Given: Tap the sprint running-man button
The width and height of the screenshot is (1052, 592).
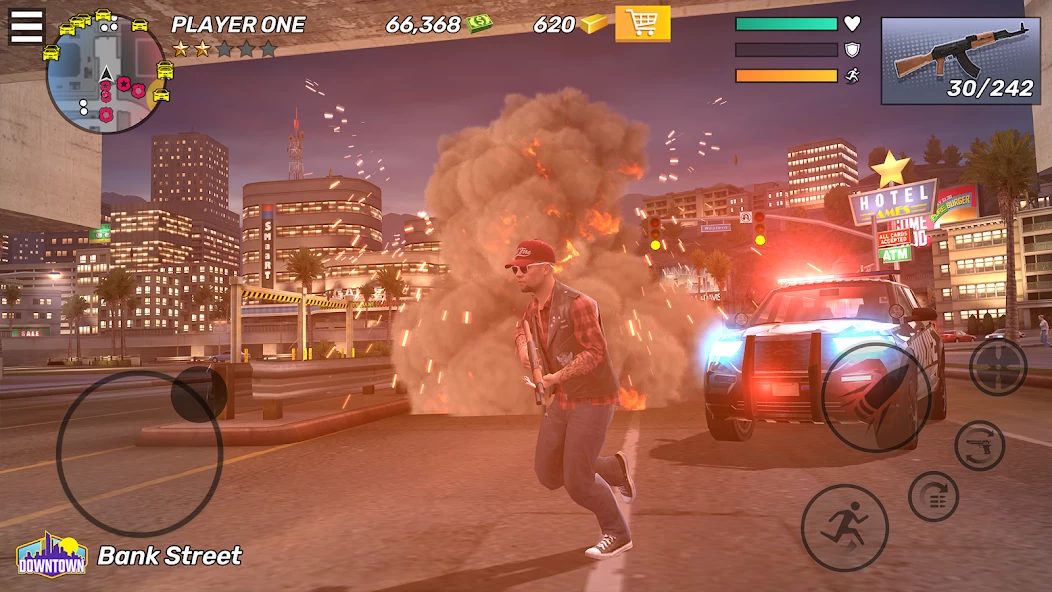Looking at the screenshot, I should click(844, 527).
